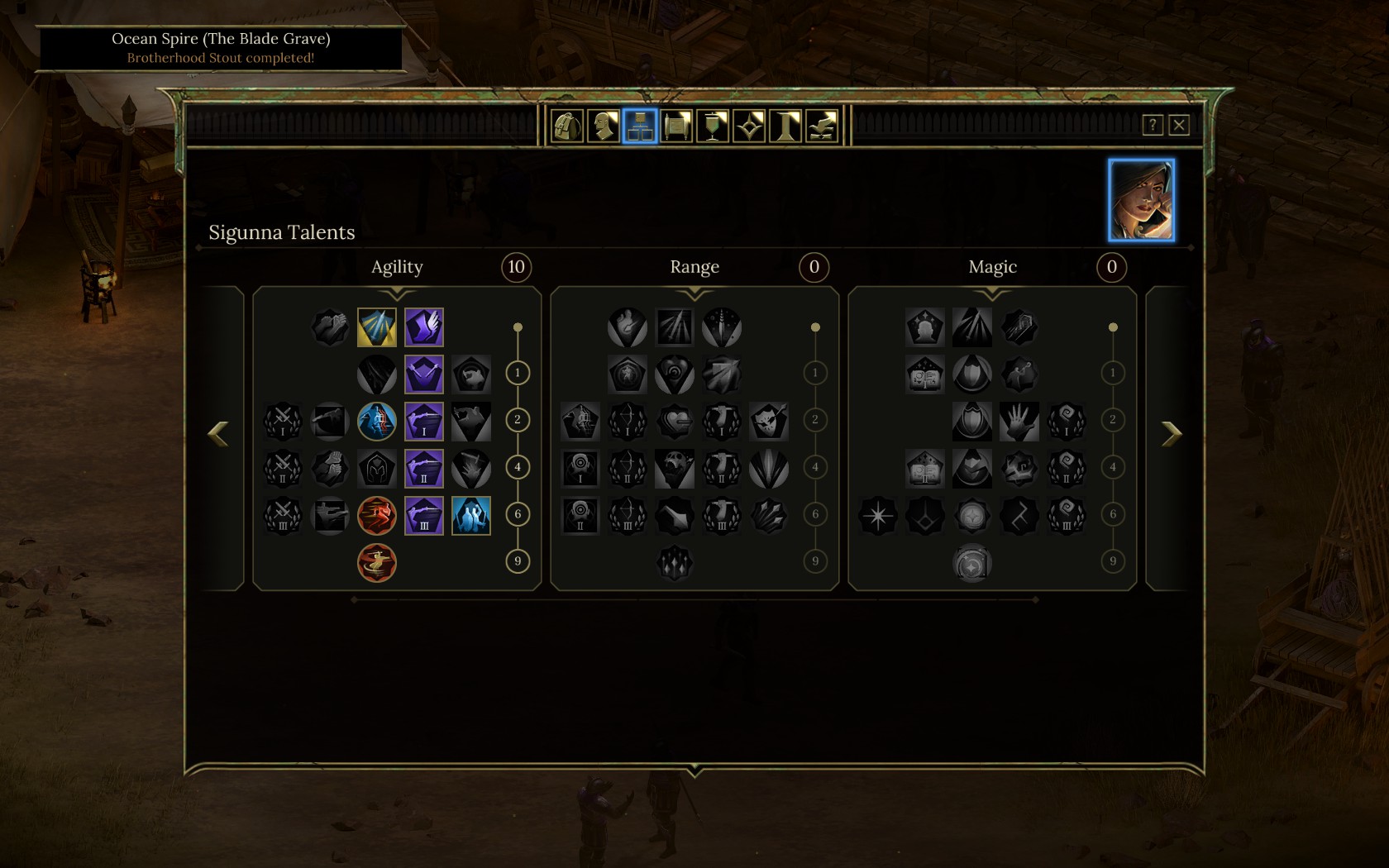
Task: Close the talents window
Action: pos(1179,125)
